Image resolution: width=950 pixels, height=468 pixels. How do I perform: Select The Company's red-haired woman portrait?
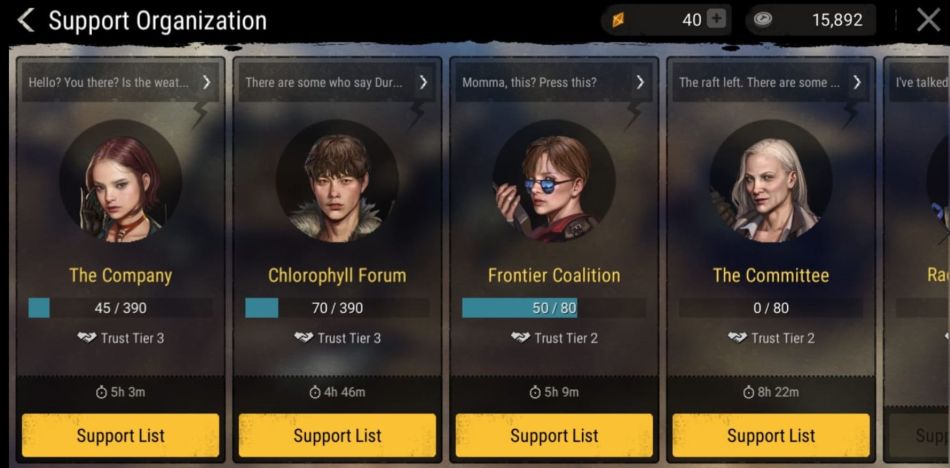pos(120,190)
